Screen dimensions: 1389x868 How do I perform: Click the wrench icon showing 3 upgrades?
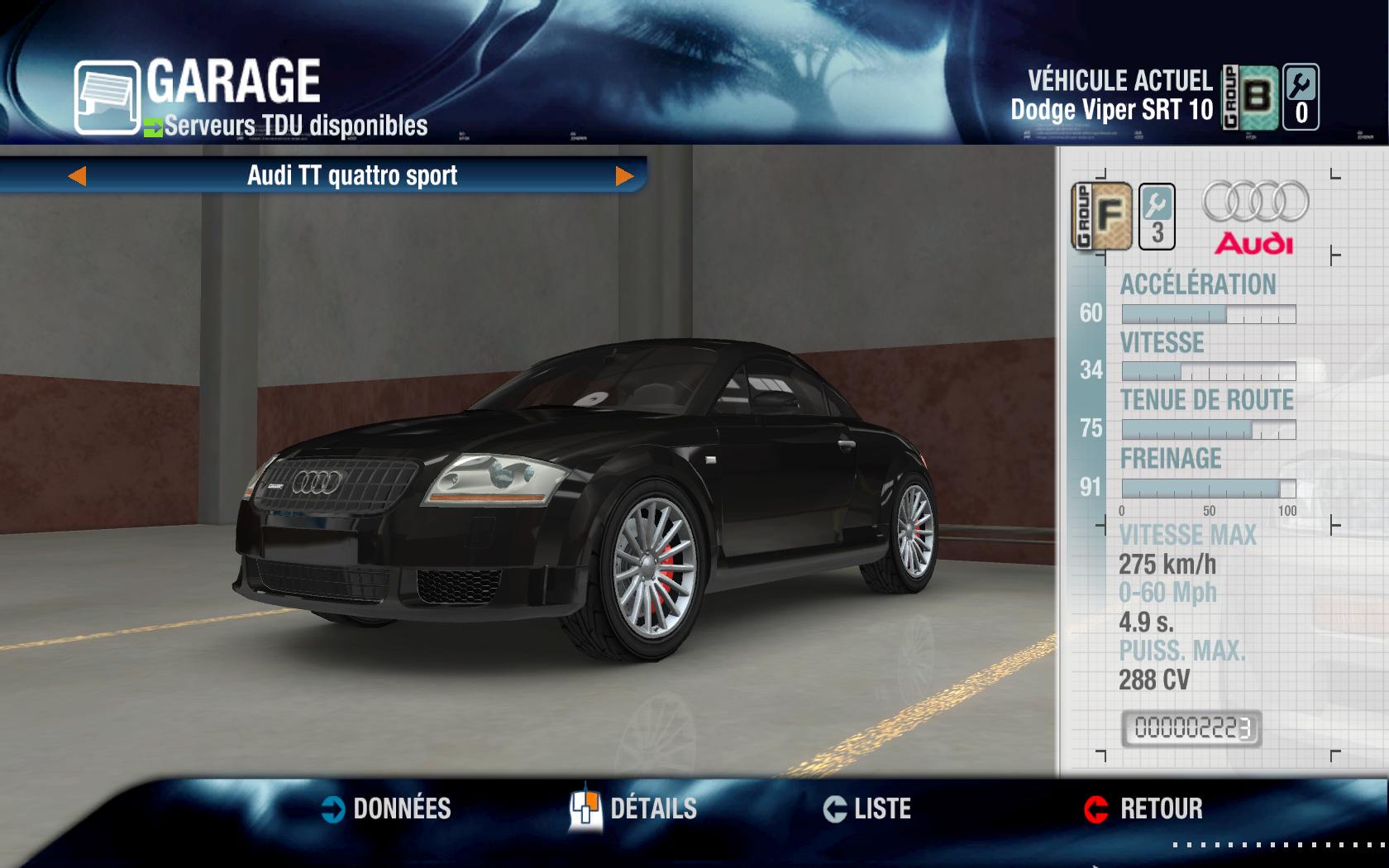tap(1158, 217)
